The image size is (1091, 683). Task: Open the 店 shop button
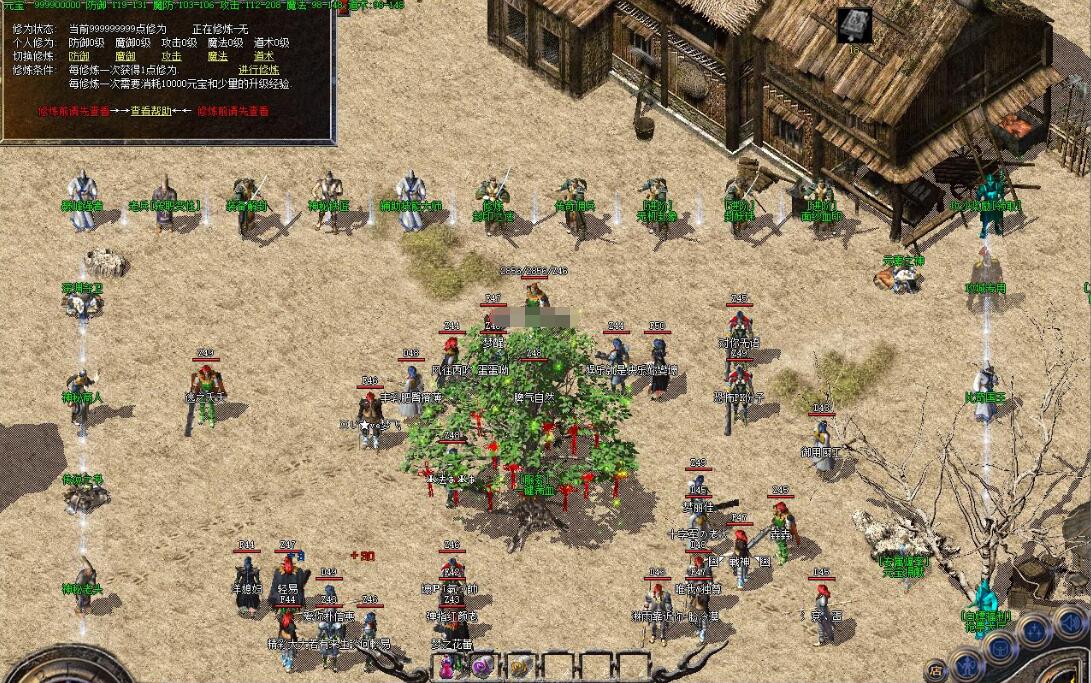point(935,671)
